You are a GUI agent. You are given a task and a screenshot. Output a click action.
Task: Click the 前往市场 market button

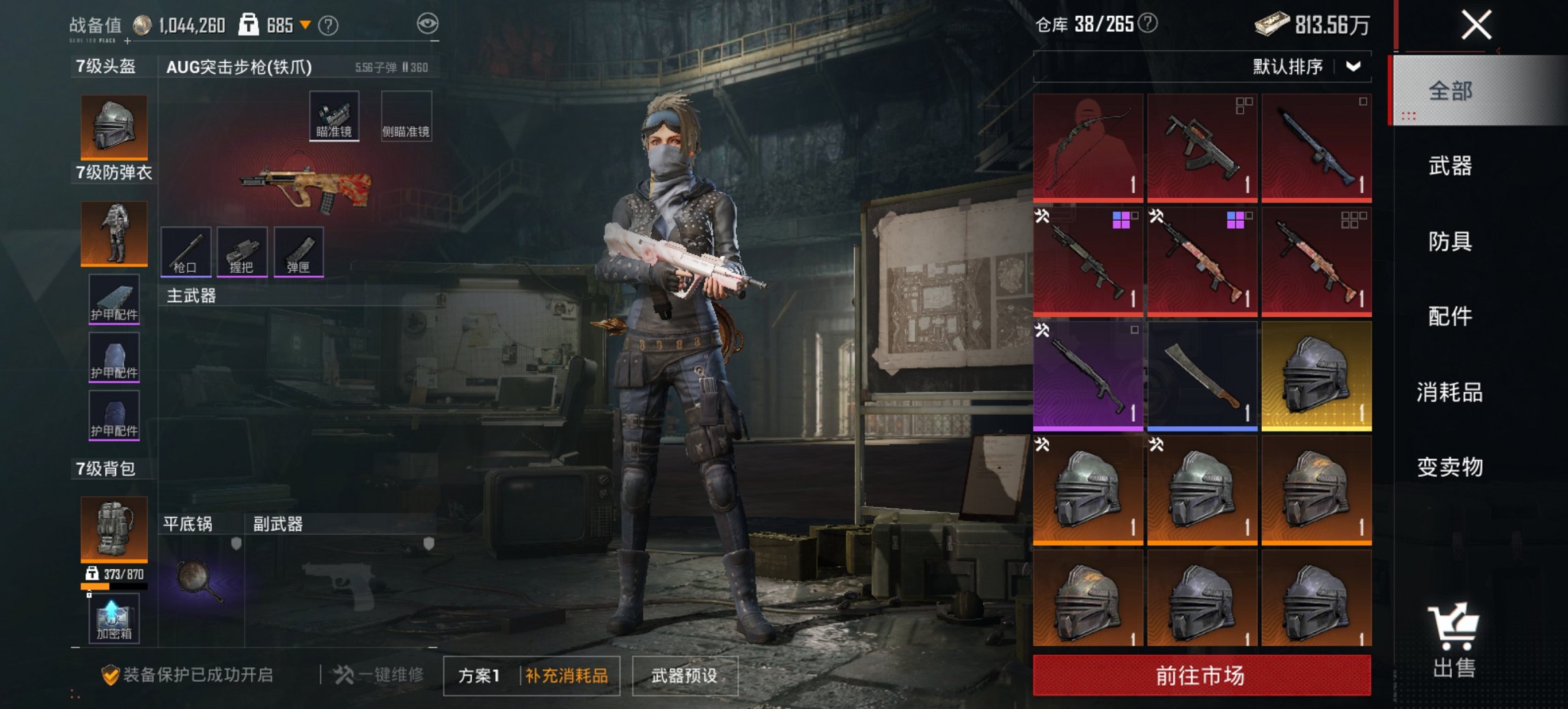tap(1199, 675)
